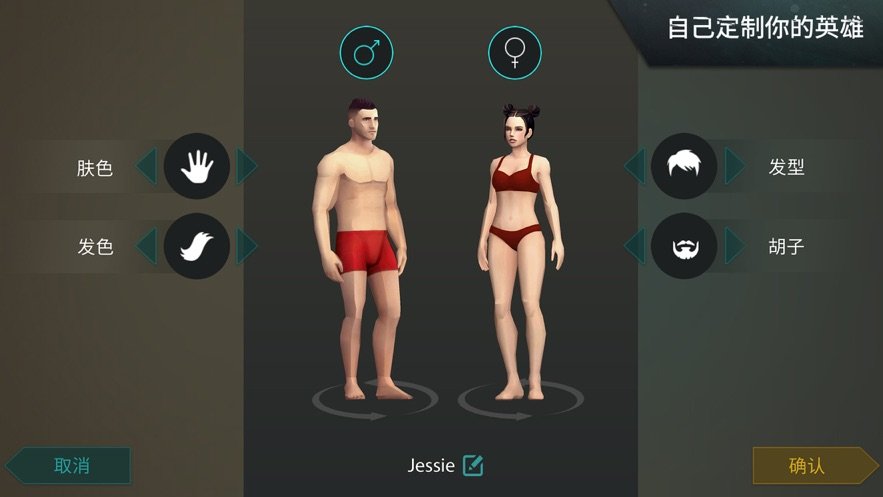Select the female gender symbol
This screenshot has width=883, height=497.
click(x=515, y=52)
